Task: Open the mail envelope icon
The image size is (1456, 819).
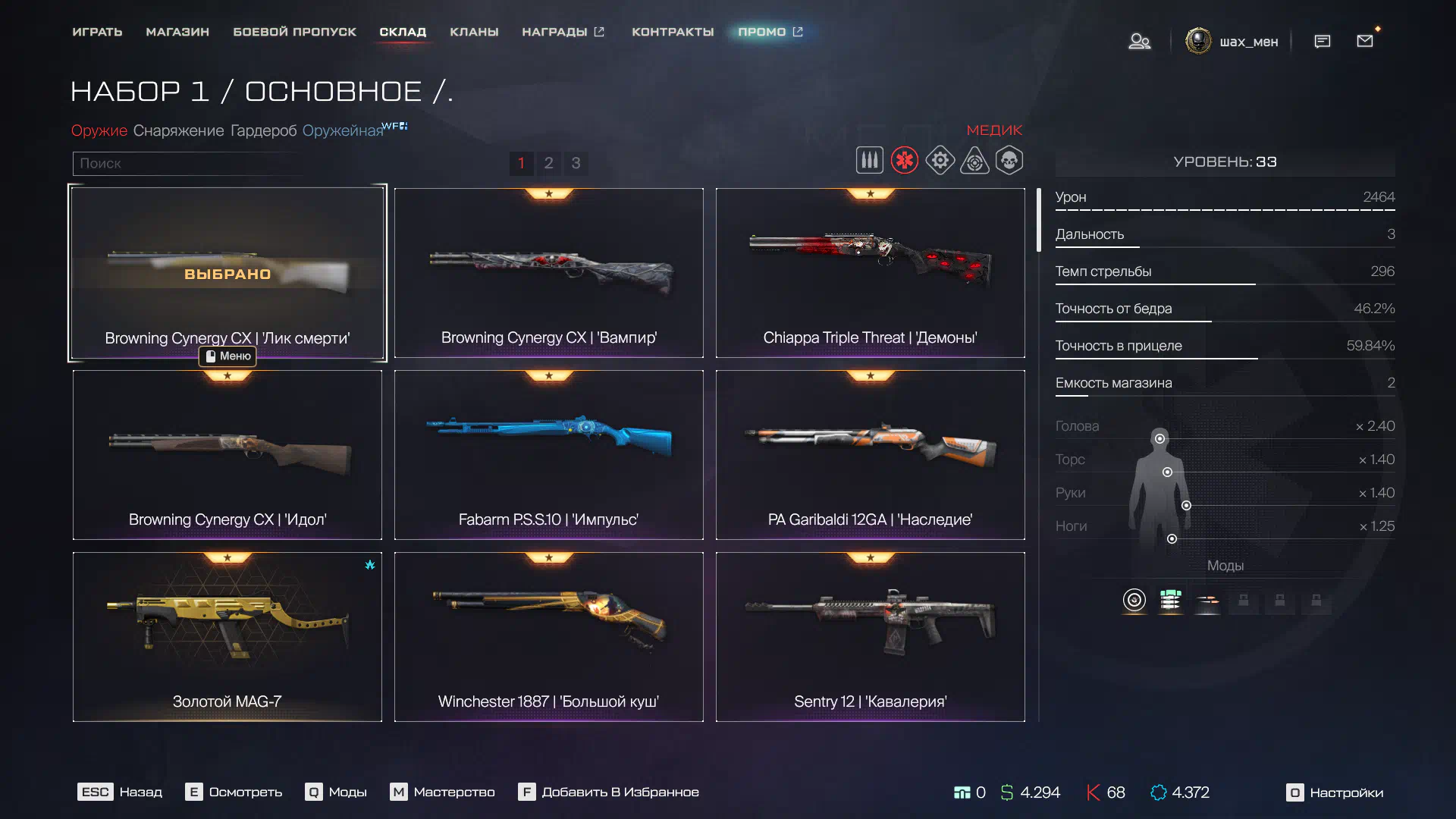Action: [1364, 41]
